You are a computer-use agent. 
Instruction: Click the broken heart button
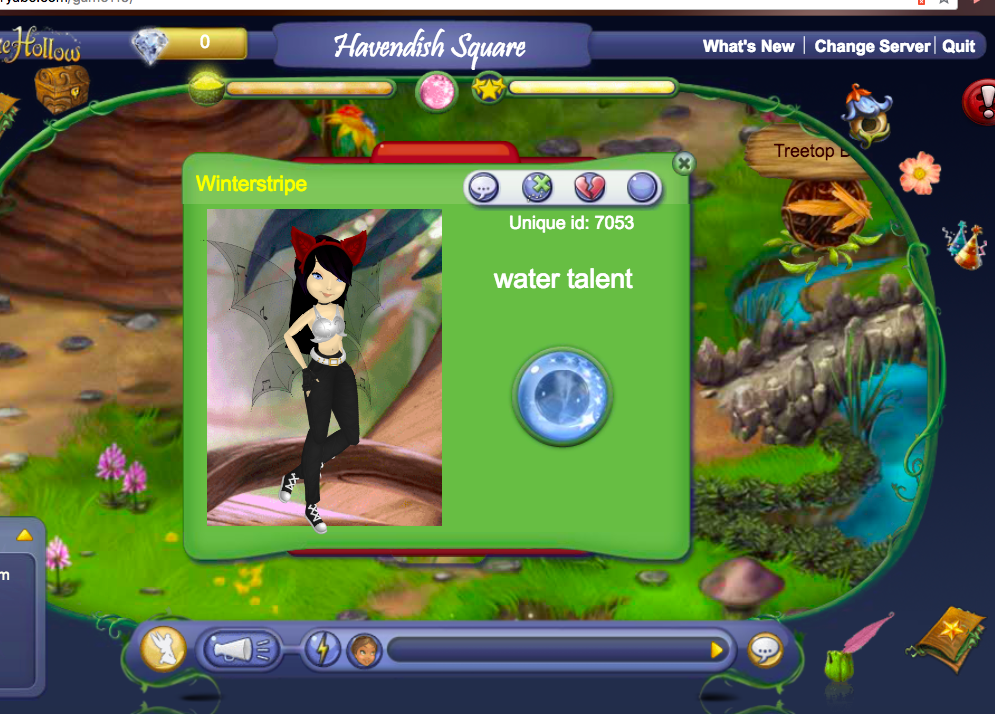click(x=589, y=187)
